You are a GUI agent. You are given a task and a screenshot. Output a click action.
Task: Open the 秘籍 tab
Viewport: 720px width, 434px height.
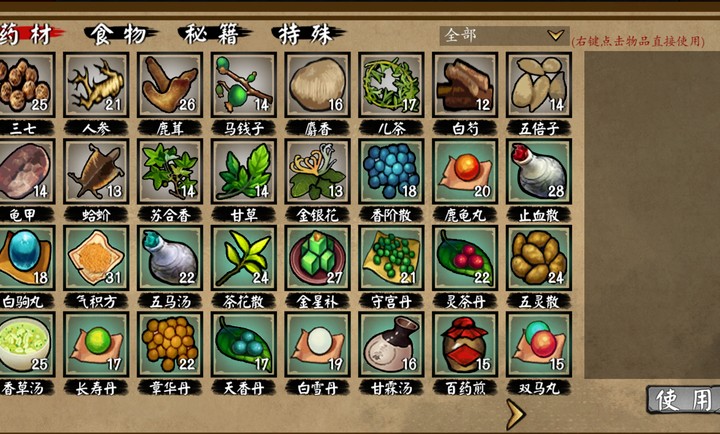pos(213,34)
